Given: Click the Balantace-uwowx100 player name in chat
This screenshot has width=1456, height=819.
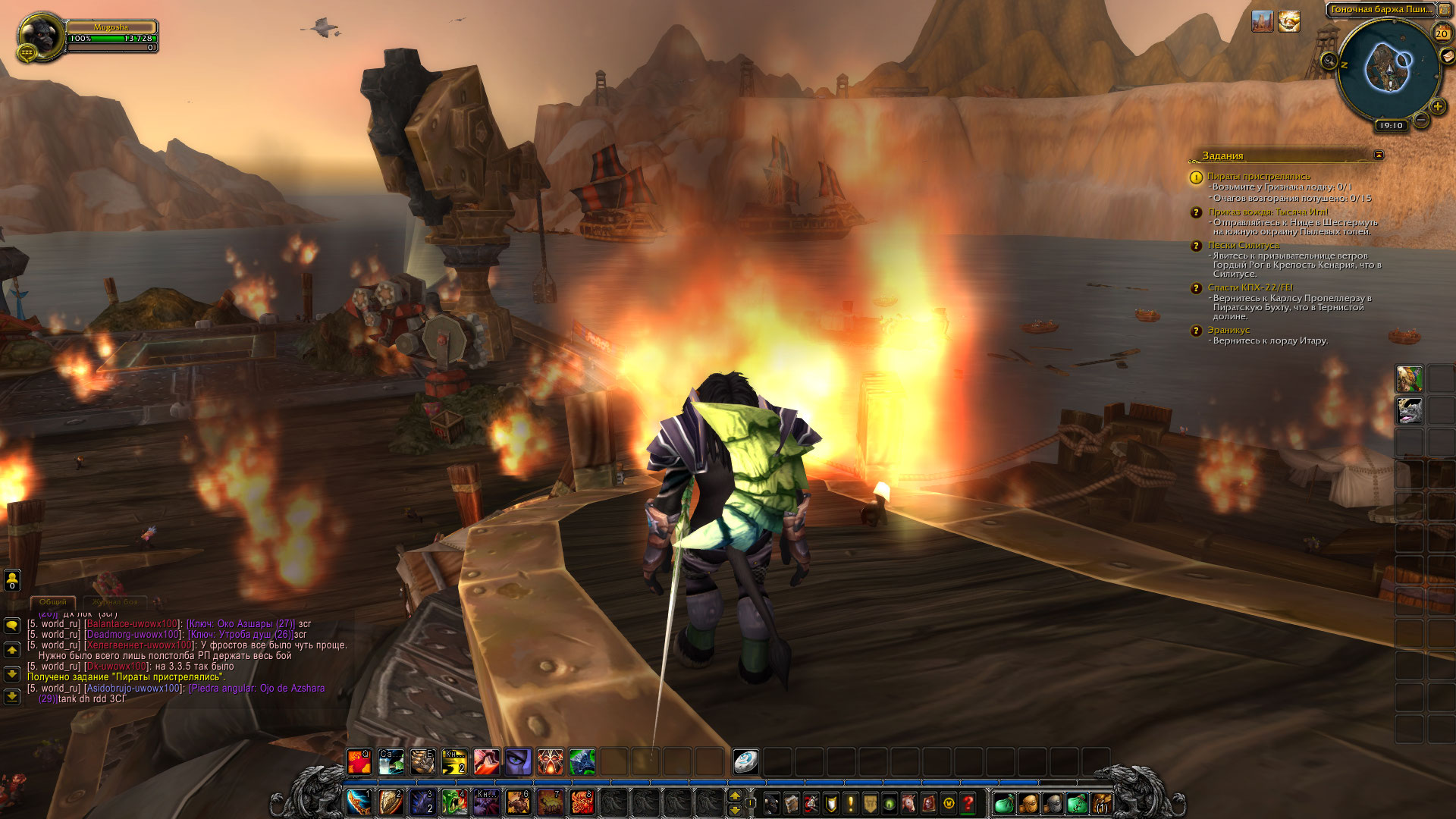Looking at the screenshot, I should click(x=132, y=624).
